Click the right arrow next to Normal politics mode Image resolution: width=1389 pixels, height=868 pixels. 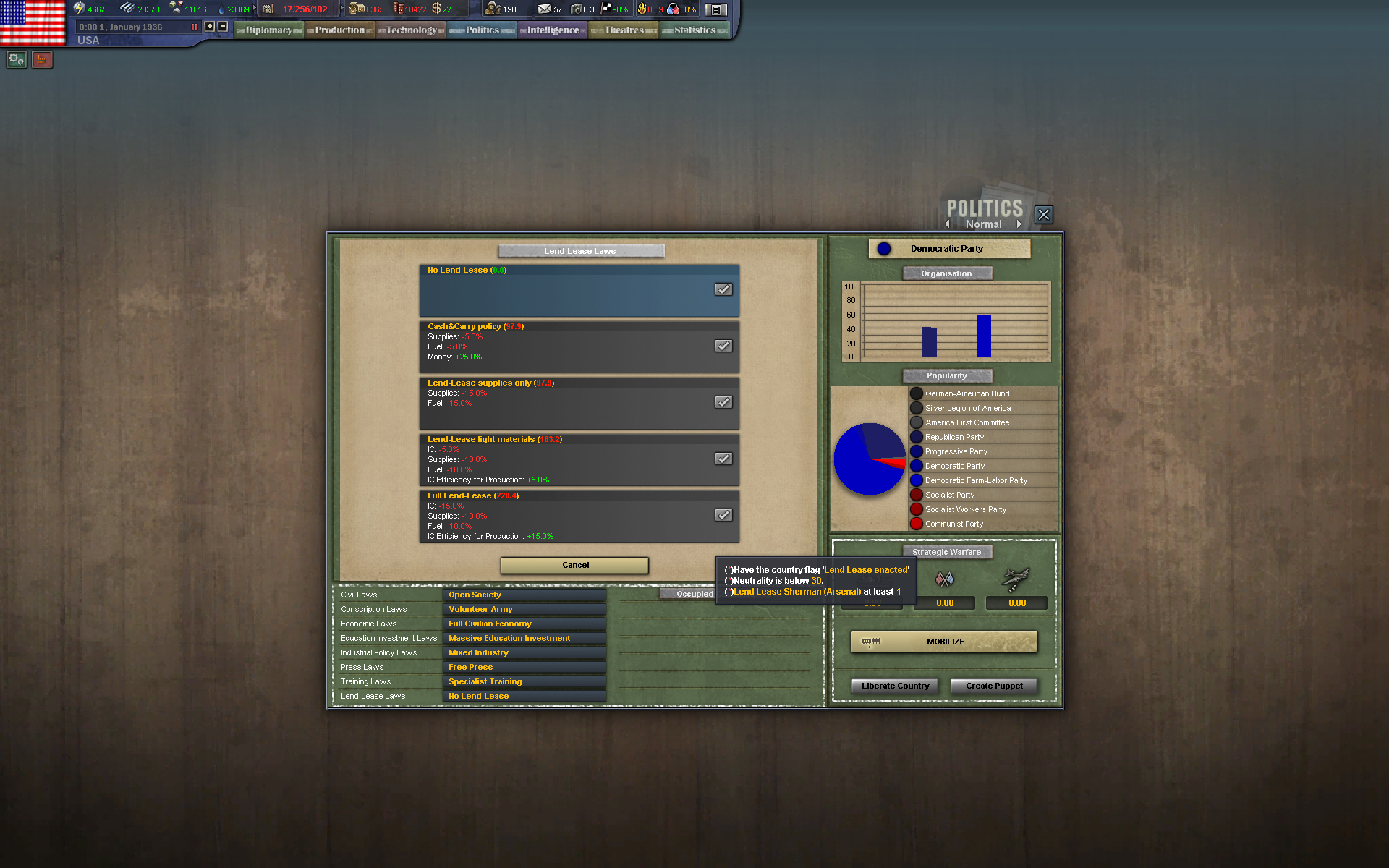pyautogui.click(x=1019, y=224)
